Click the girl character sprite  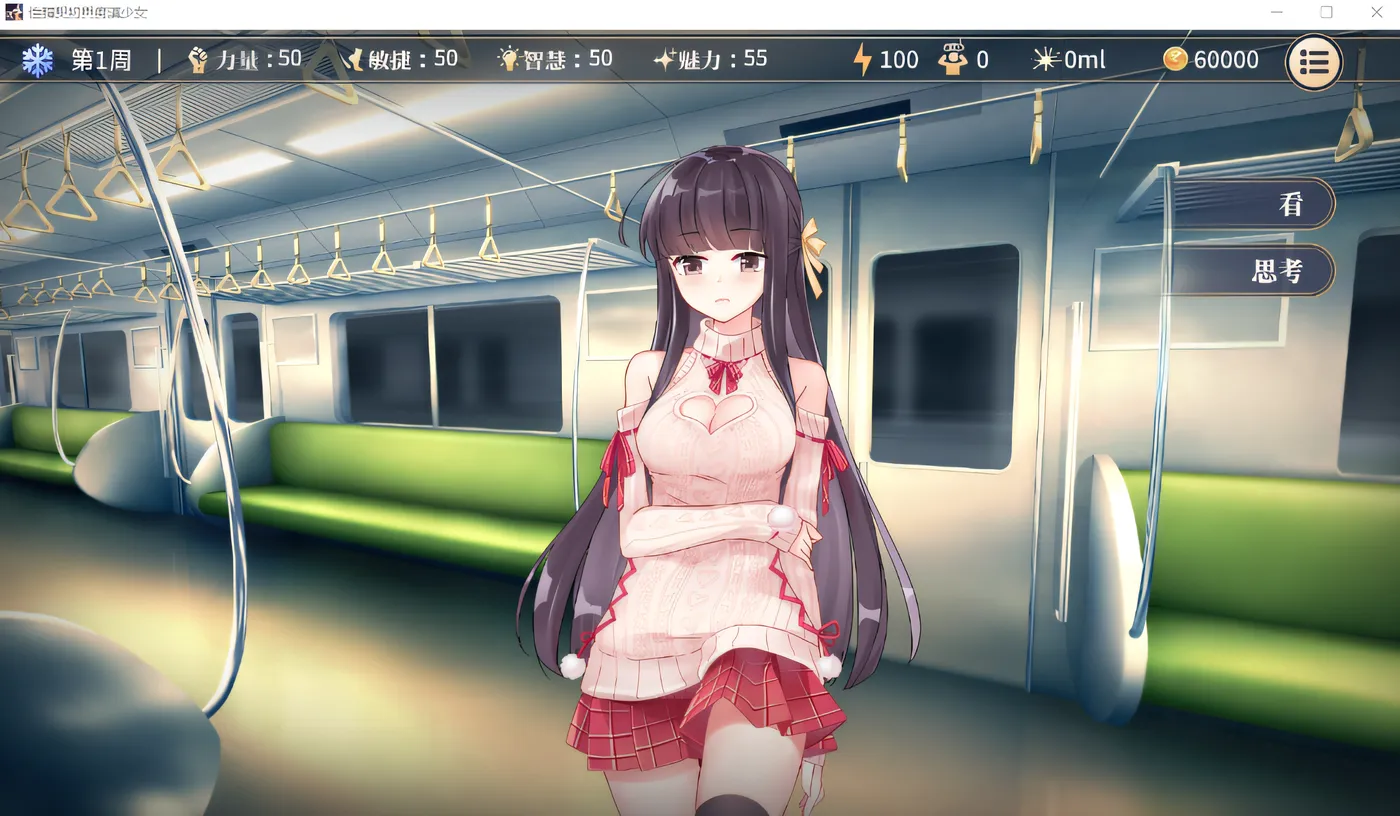pyautogui.click(x=720, y=450)
